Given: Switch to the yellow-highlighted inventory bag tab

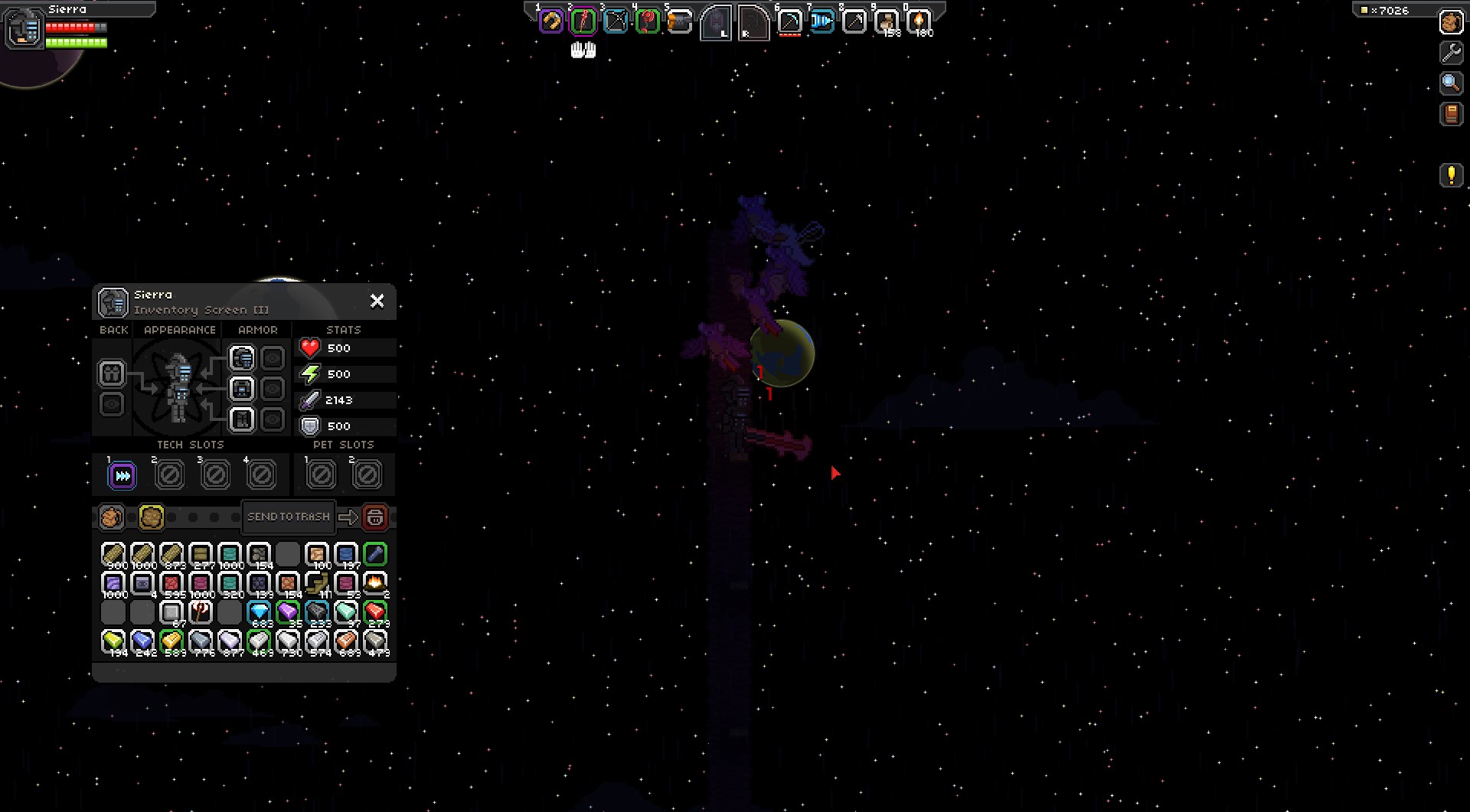Looking at the screenshot, I should click(151, 517).
